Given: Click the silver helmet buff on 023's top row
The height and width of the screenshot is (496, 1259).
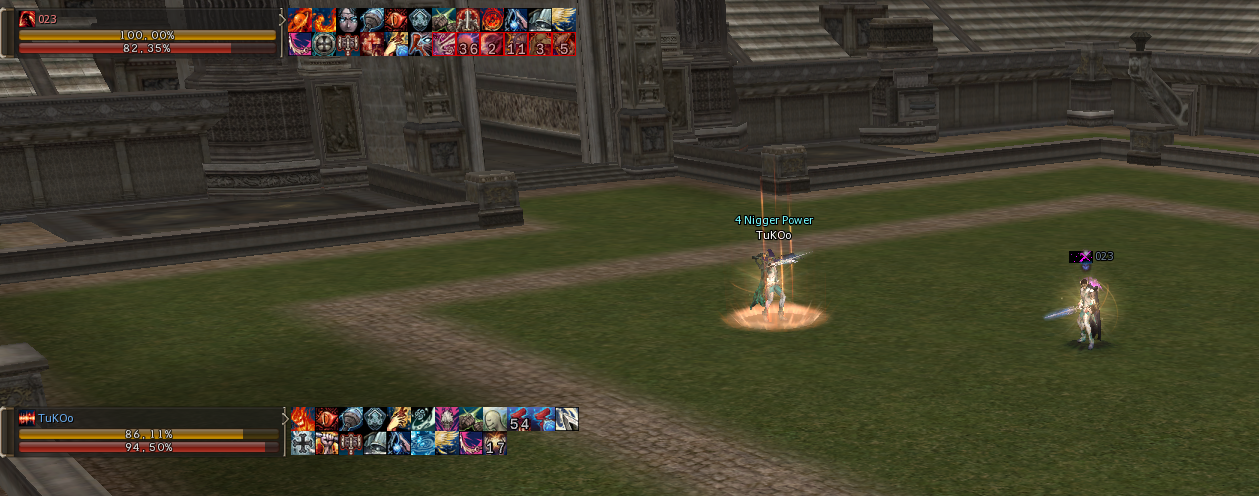Looking at the screenshot, I should (x=541, y=20).
